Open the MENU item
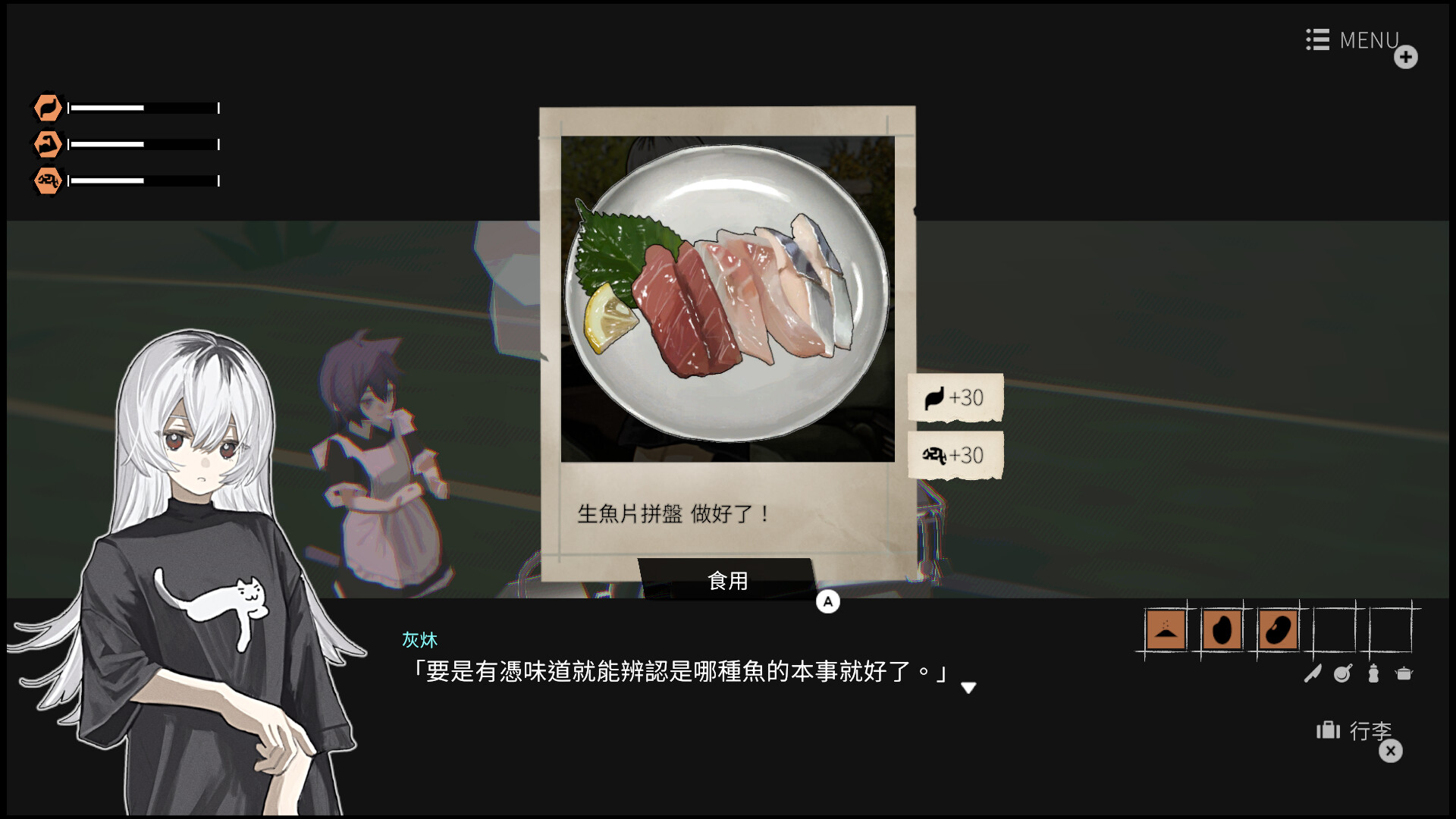 tap(1369, 40)
